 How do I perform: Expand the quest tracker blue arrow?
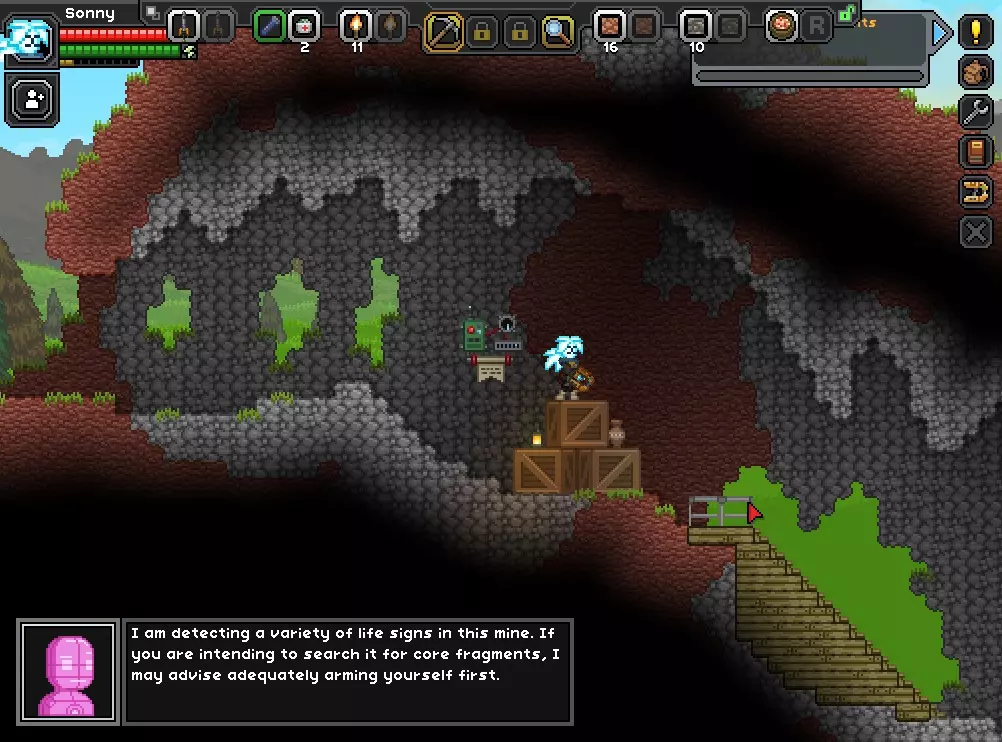[x=940, y=33]
